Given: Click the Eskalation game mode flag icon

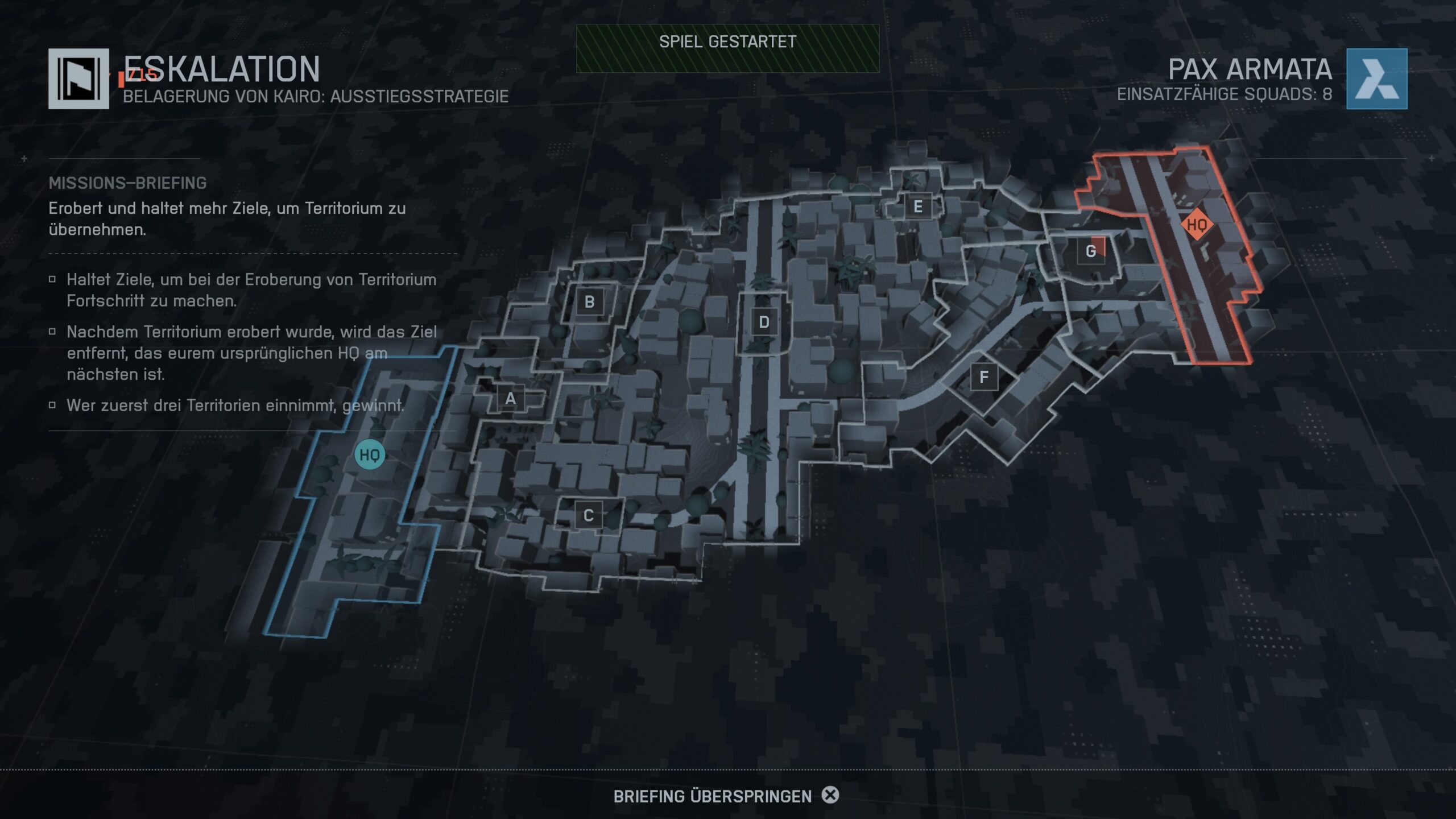Looking at the screenshot, I should 78,79.
